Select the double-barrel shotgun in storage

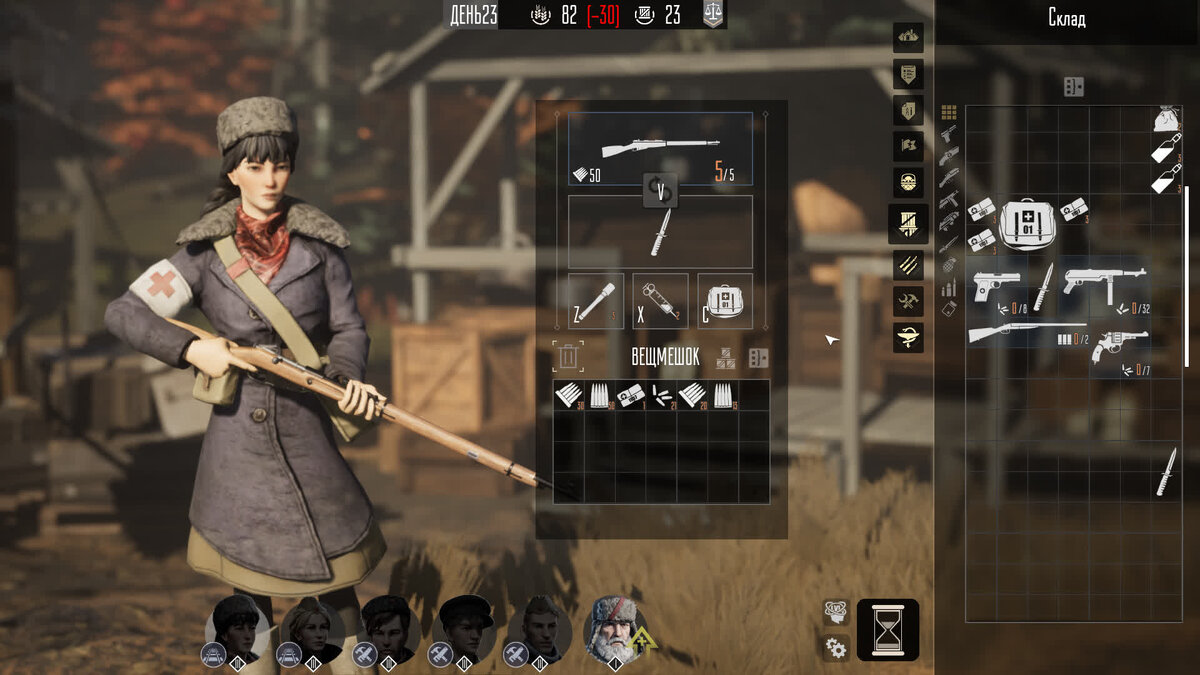[x=1025, y=333]
